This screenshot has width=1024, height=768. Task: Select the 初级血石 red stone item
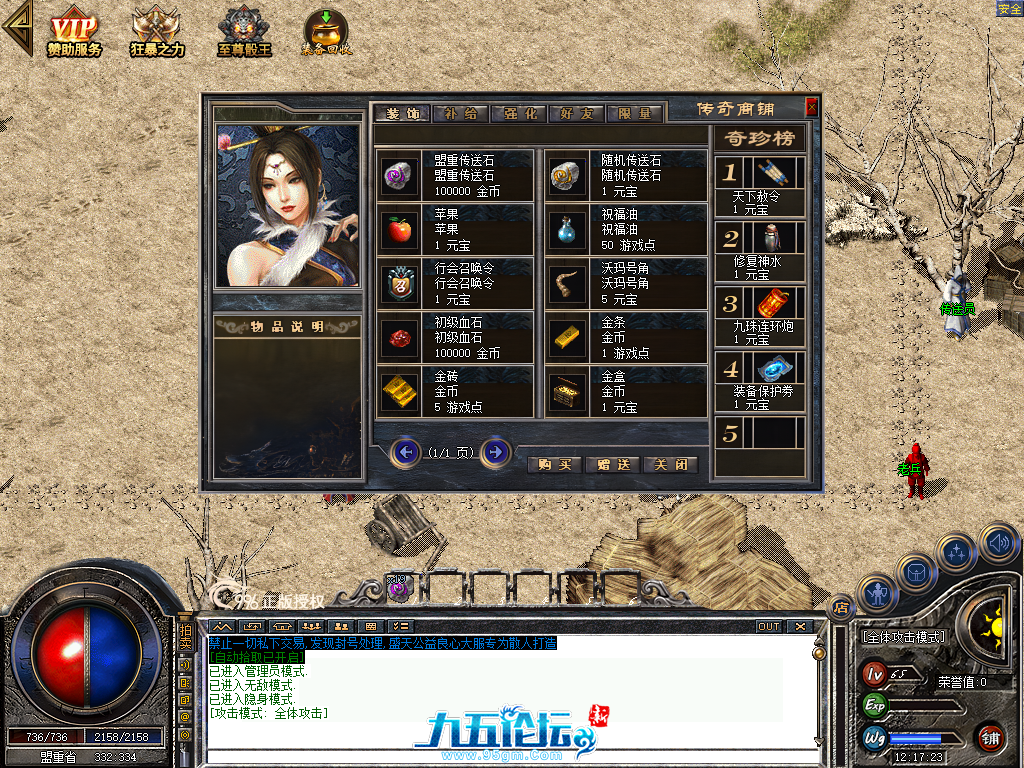tap(400, 338)
